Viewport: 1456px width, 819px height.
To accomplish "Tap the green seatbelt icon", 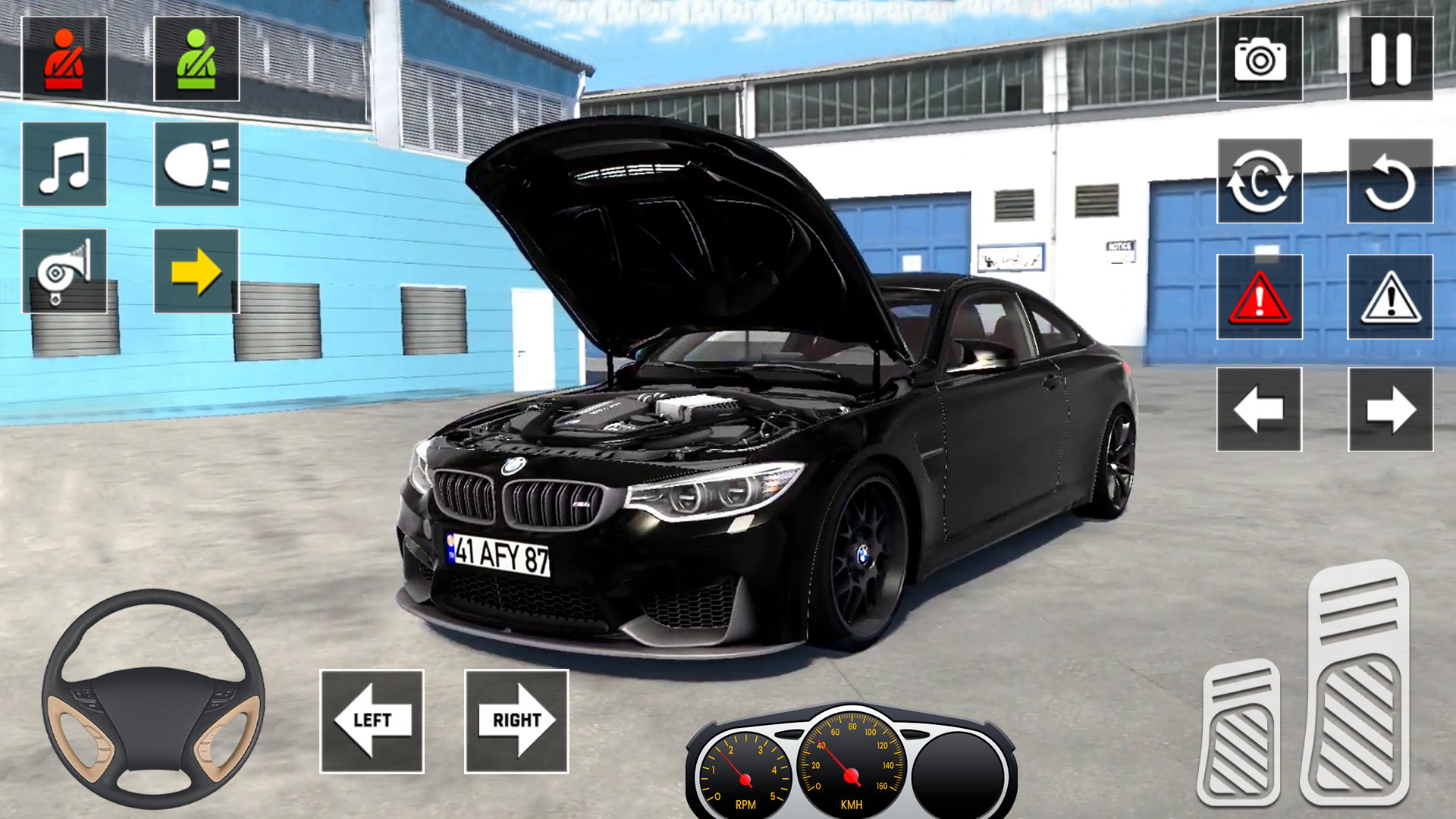I will (x=196, y=59).
